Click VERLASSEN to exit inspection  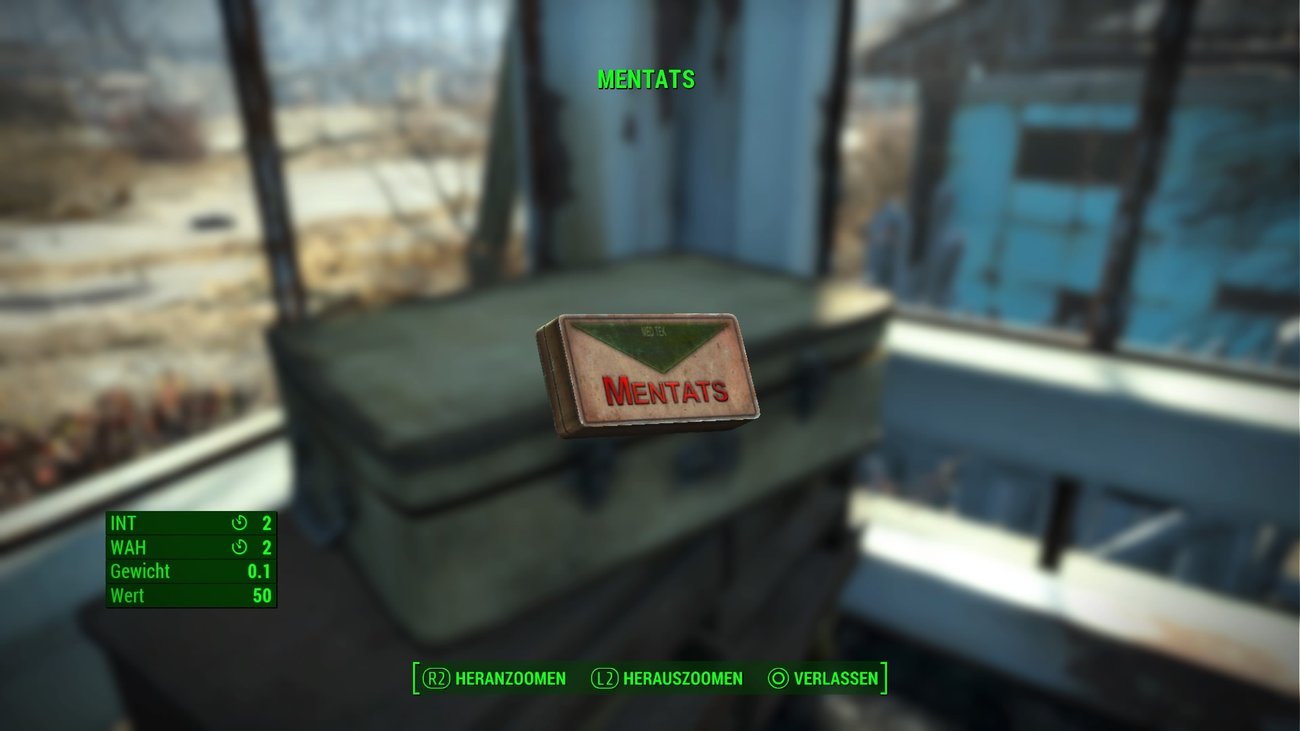pos(834,677)
